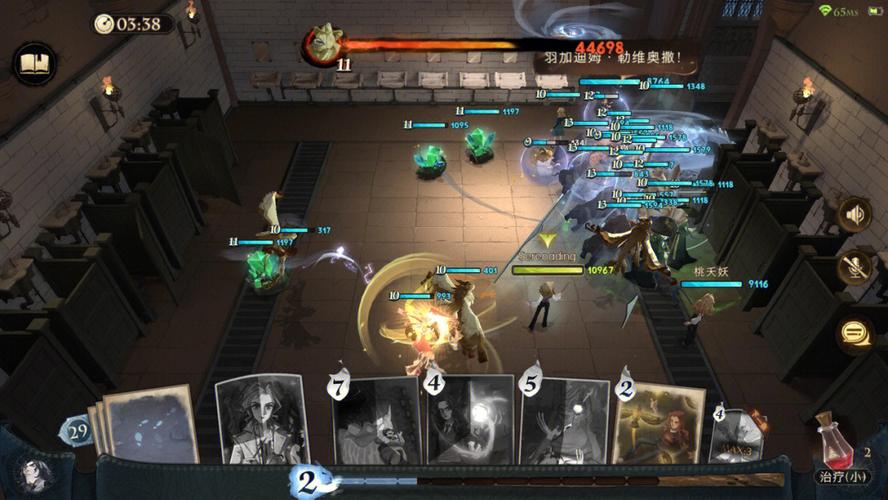Play the 2-cost colored card
888x500 pixels.
click(x=658, y=424)
